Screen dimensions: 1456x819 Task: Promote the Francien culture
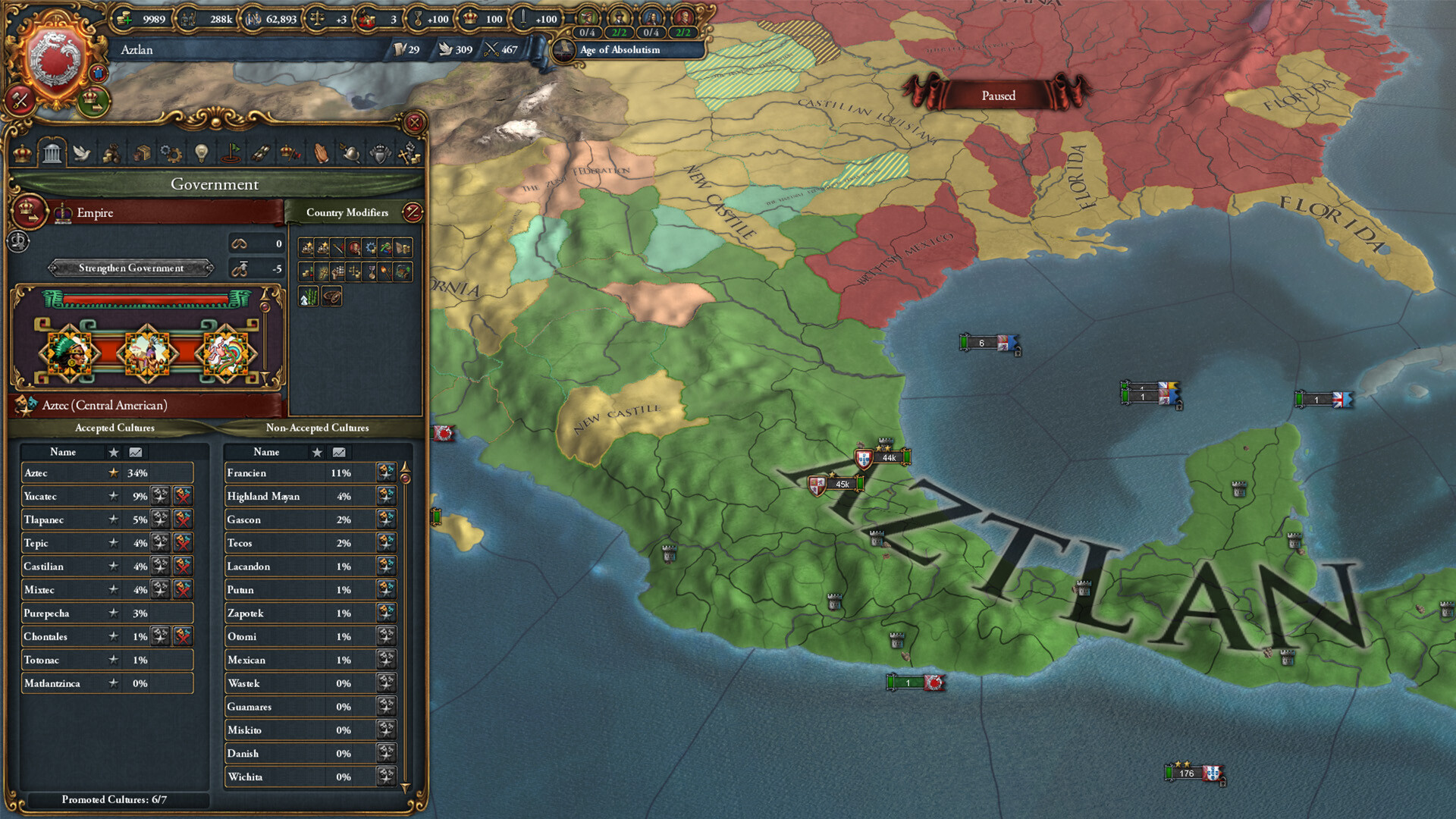pyautogui.click(x=386, y=472)
